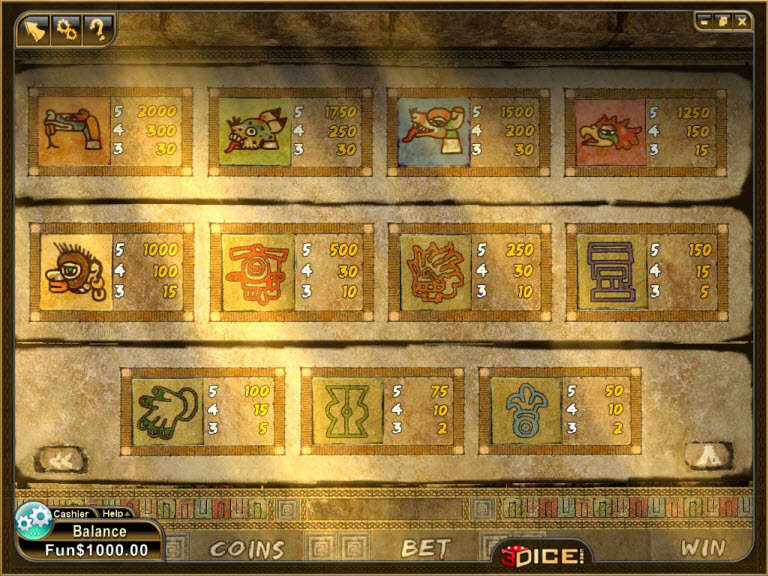Open the question mark help button
The image size is (768, 576).
[97, 28]
